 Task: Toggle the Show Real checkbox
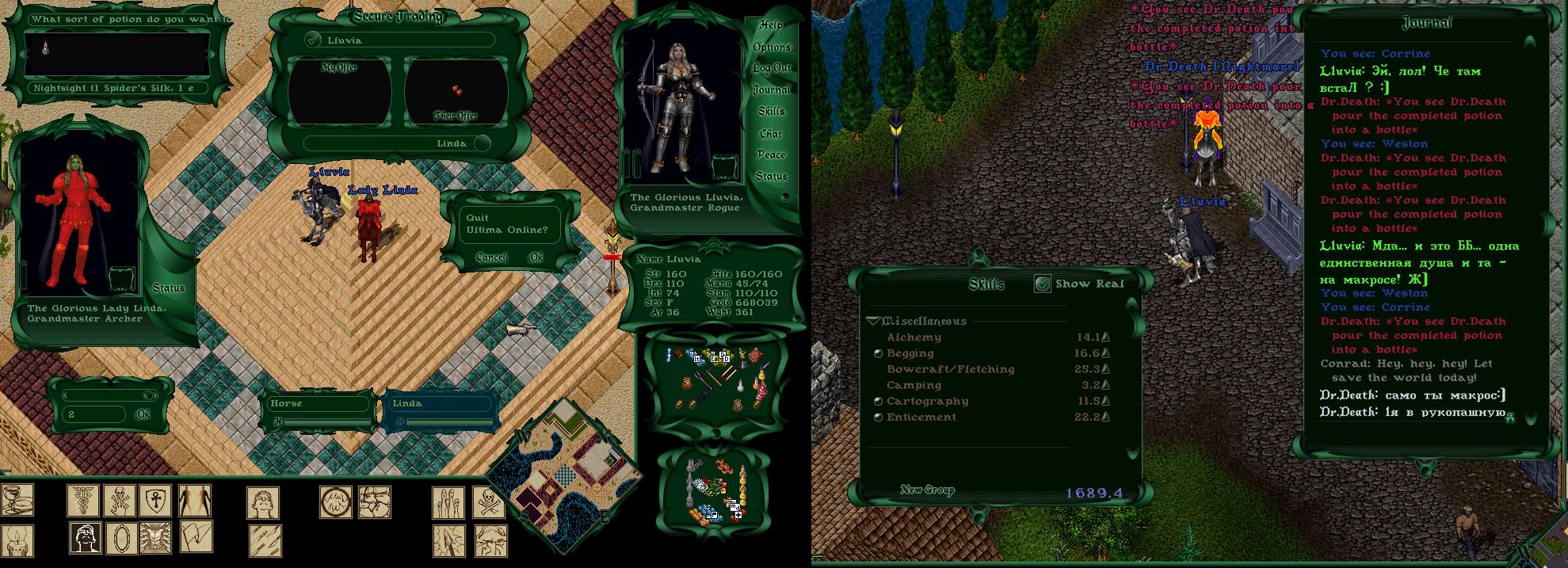point(1043,284)
